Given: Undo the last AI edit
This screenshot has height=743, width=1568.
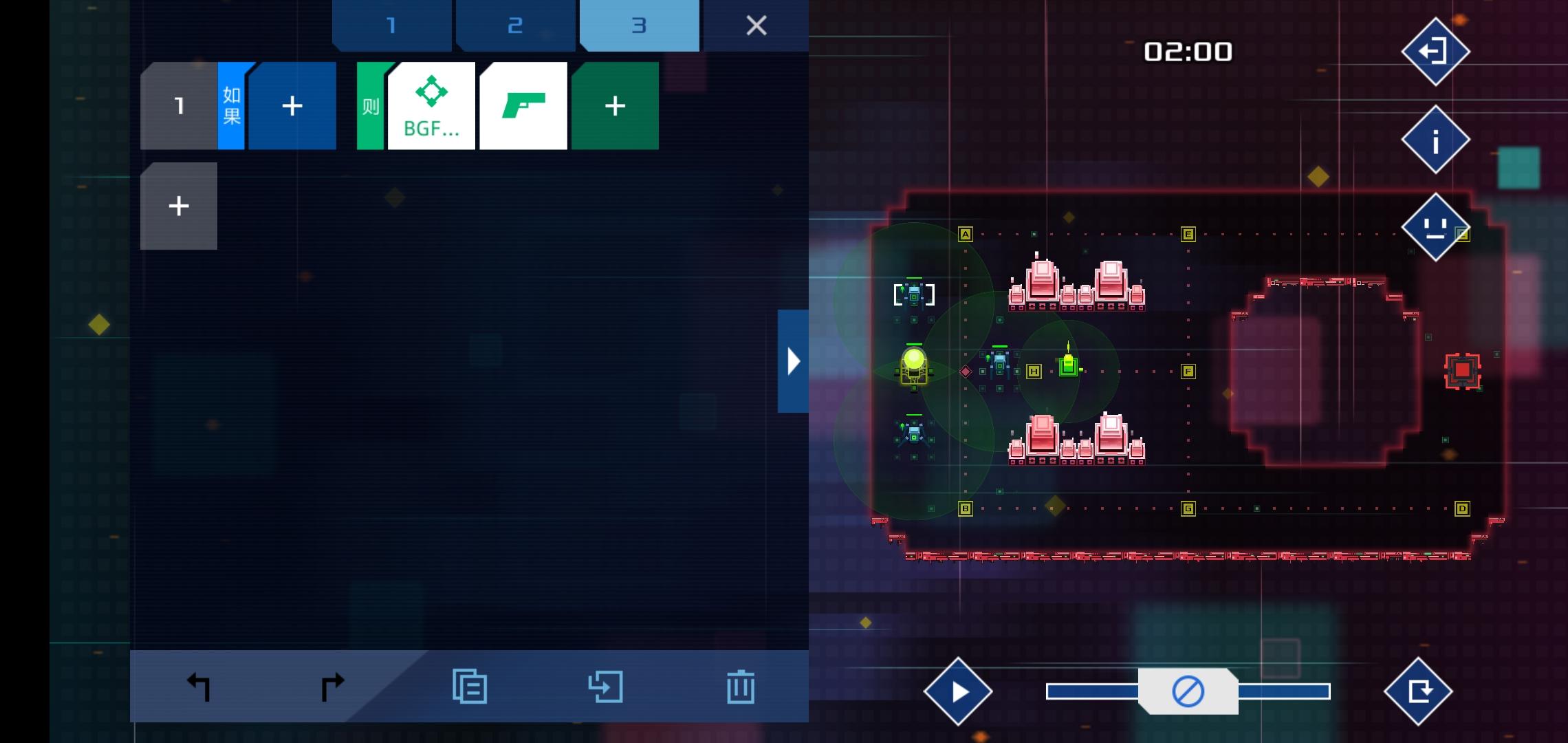Looking at the screenshot, I should tap(197, 685).
